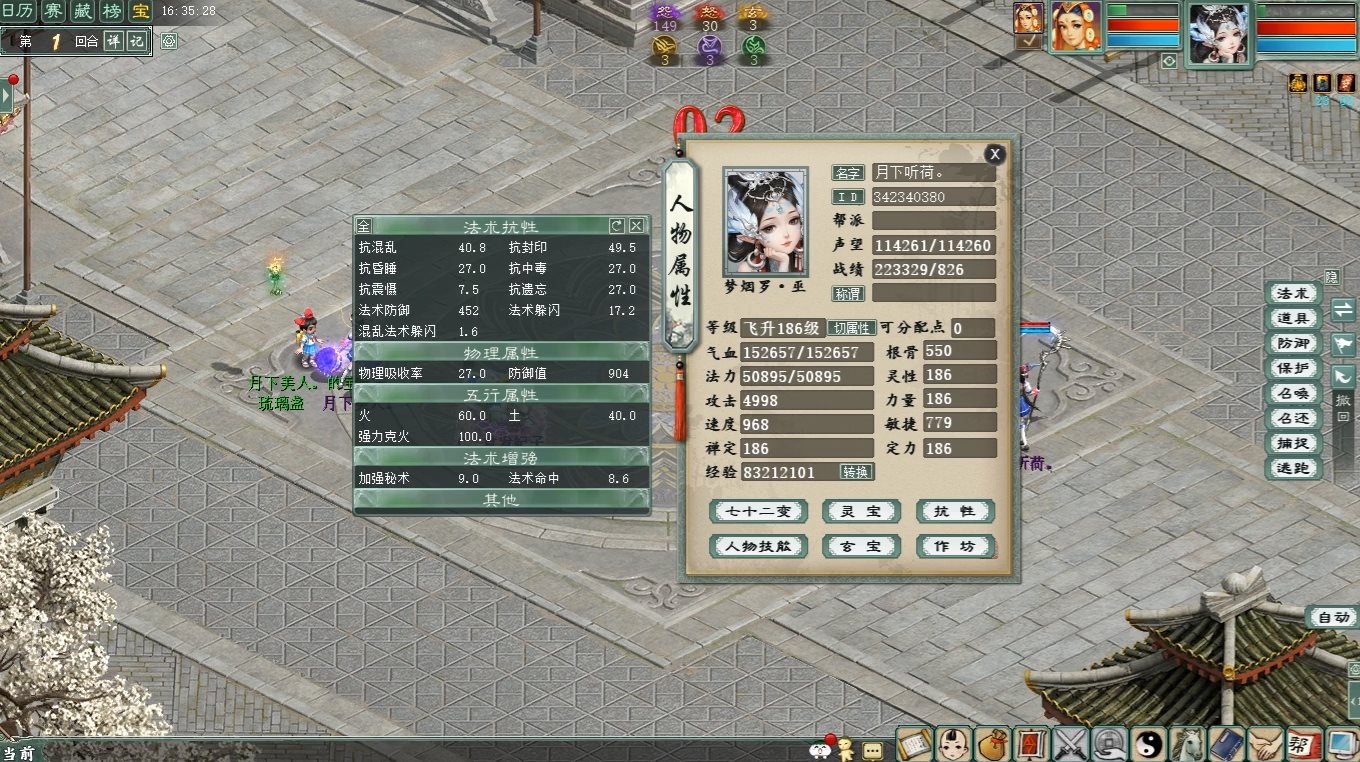Choose the 防御 defend command

(x=1292, y=344)
